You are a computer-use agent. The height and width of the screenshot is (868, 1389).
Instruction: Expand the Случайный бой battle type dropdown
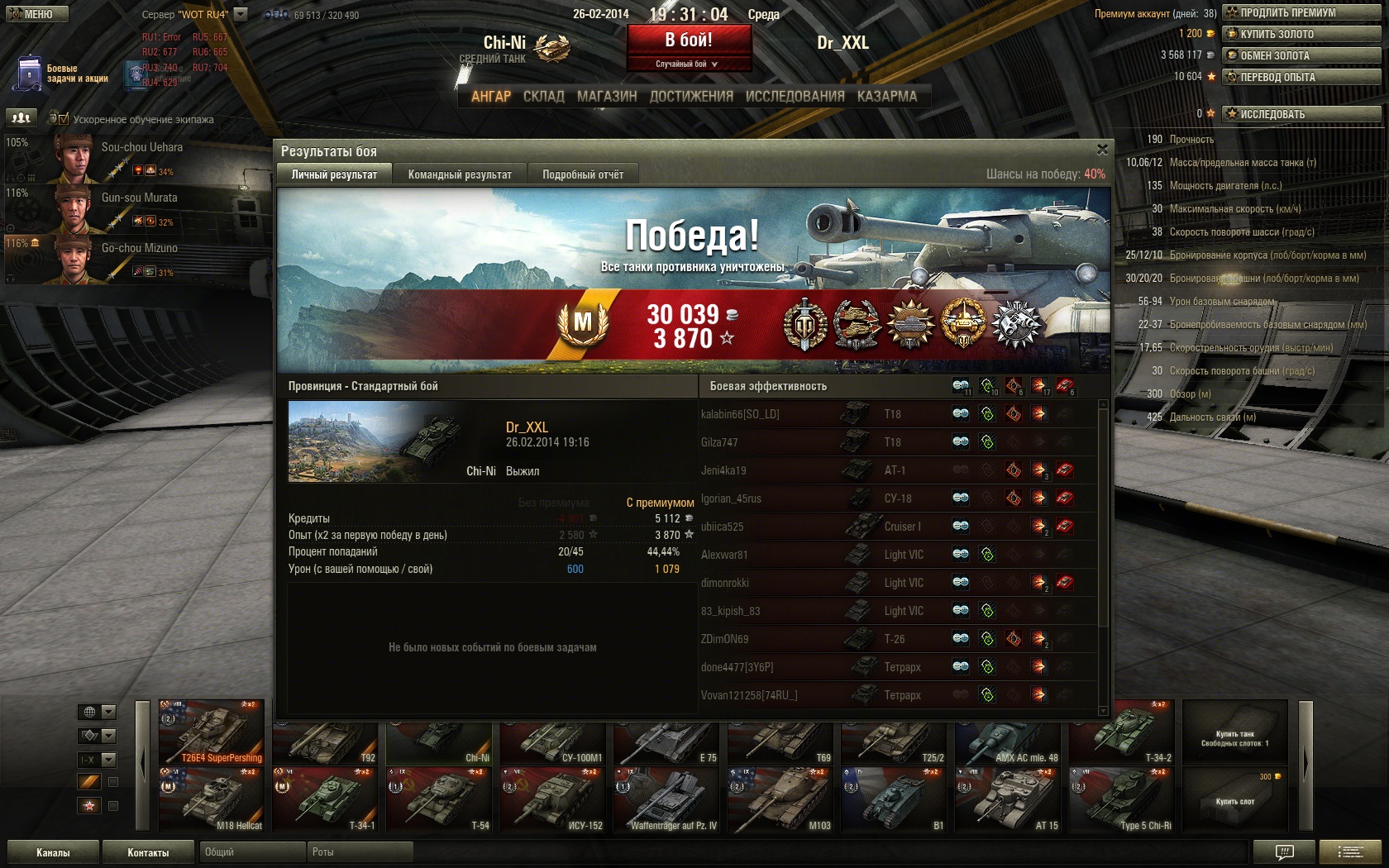click(x=688, y=64)
